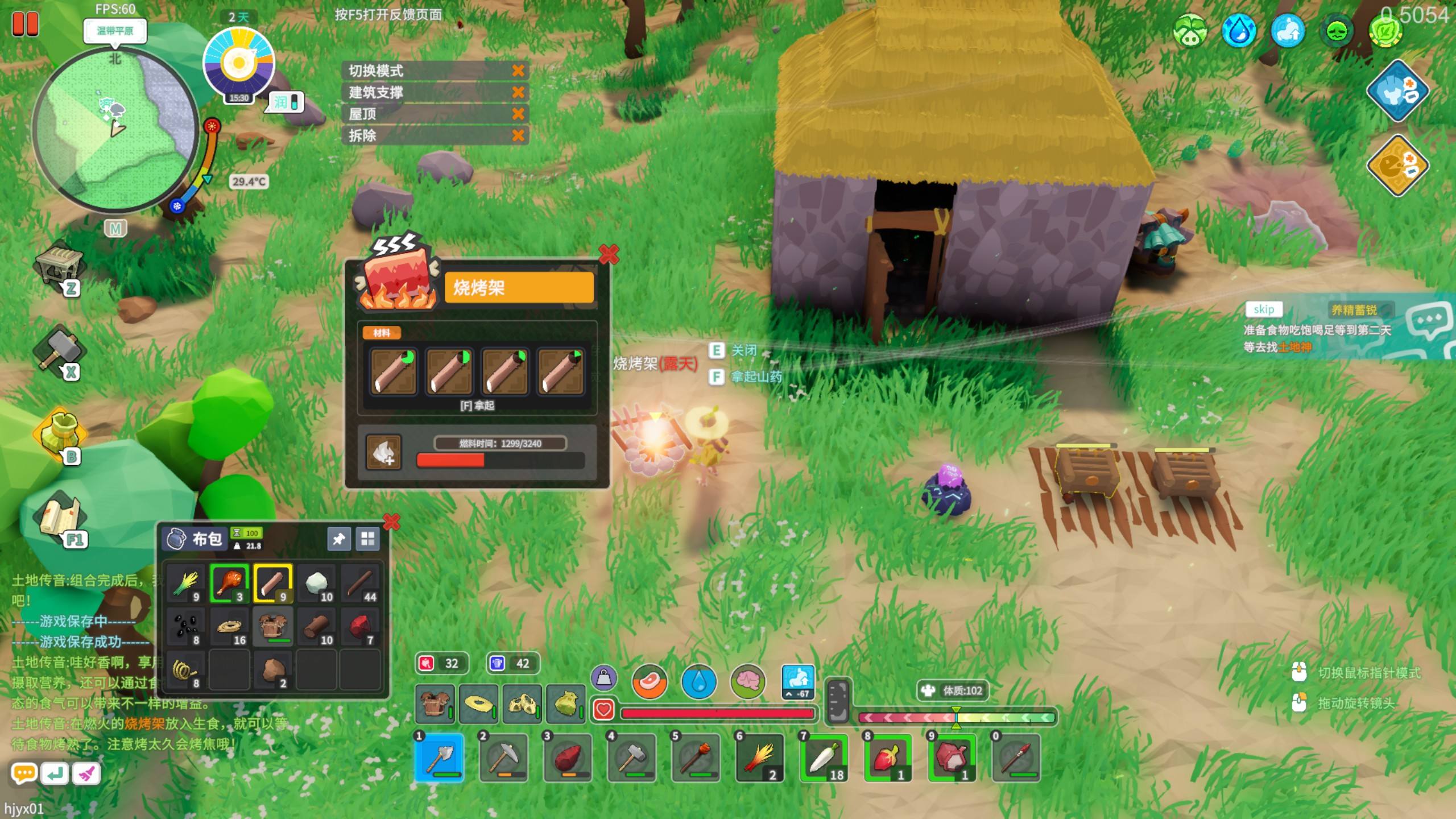Open the chat bubble button
Viewport: 1456px width, 819px height.
click(x=24, y=773)
